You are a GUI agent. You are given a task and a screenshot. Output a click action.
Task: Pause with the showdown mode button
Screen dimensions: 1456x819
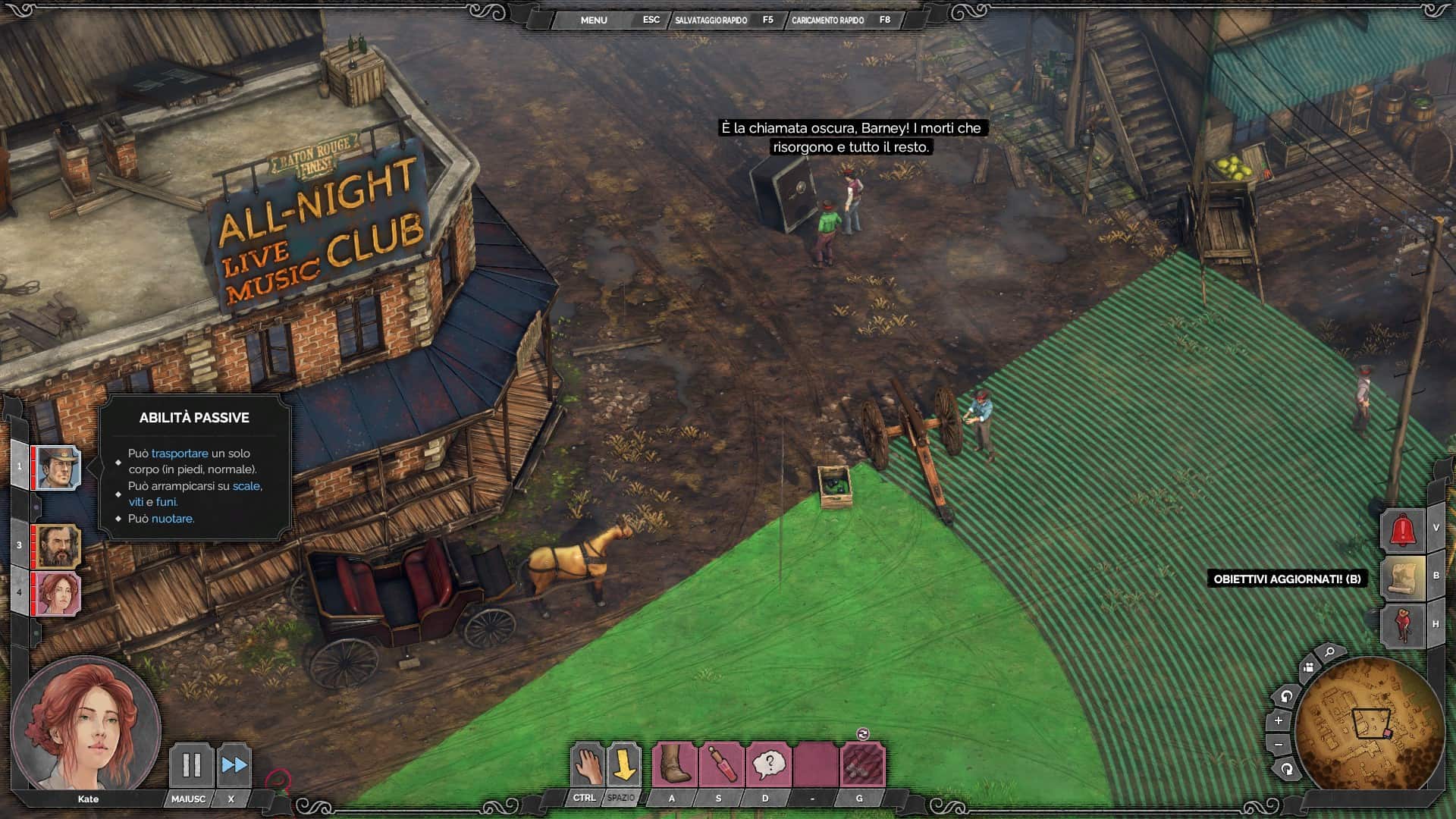coord(190,765)
